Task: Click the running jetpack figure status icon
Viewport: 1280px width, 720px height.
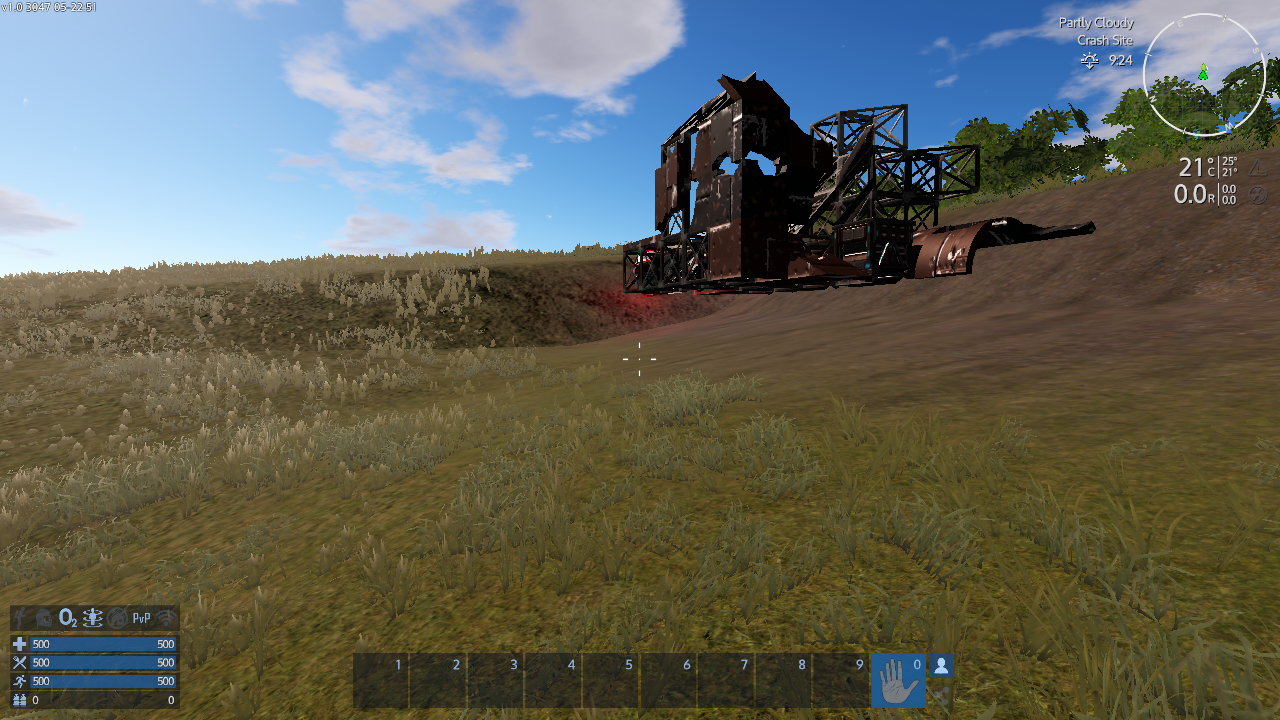Action: point(21,618)
